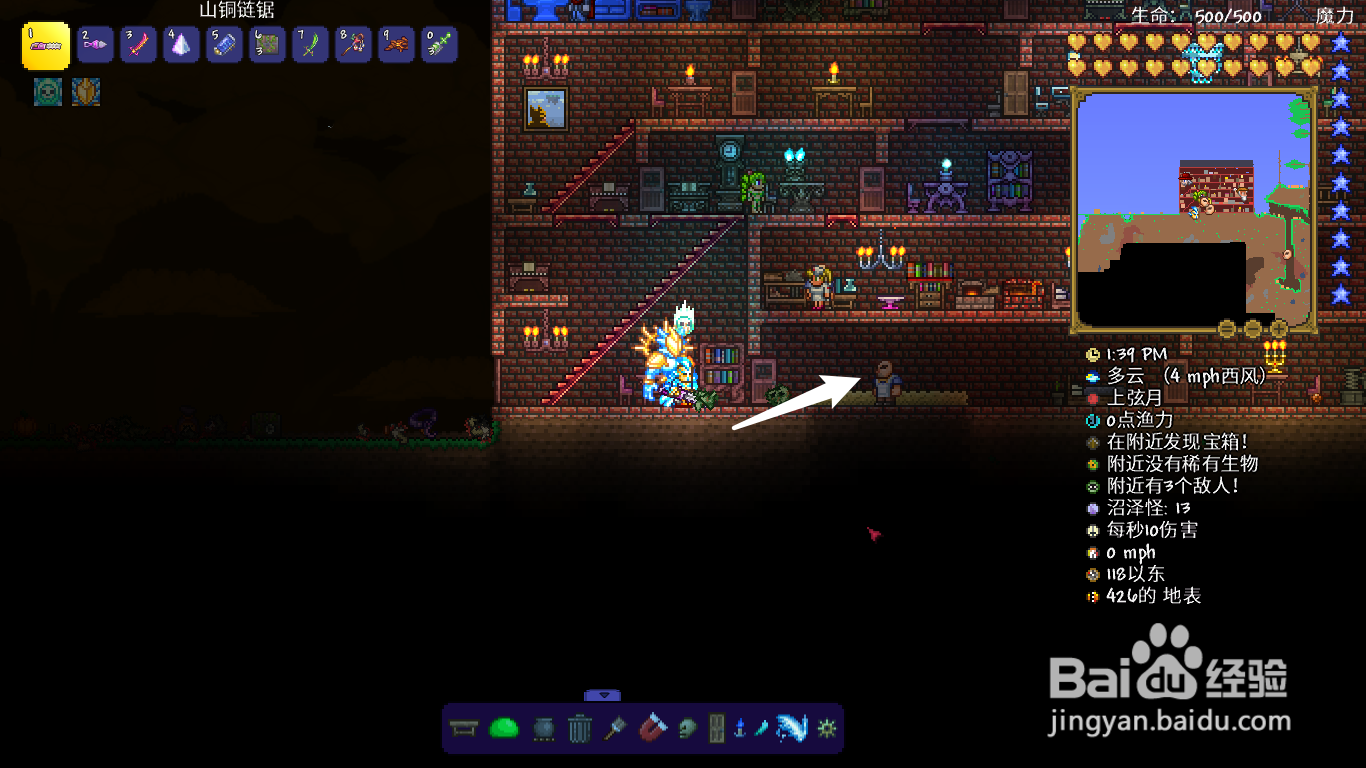
Task: Choose the pink sword in hotbar slot 3
Action: tap(138, 45)
